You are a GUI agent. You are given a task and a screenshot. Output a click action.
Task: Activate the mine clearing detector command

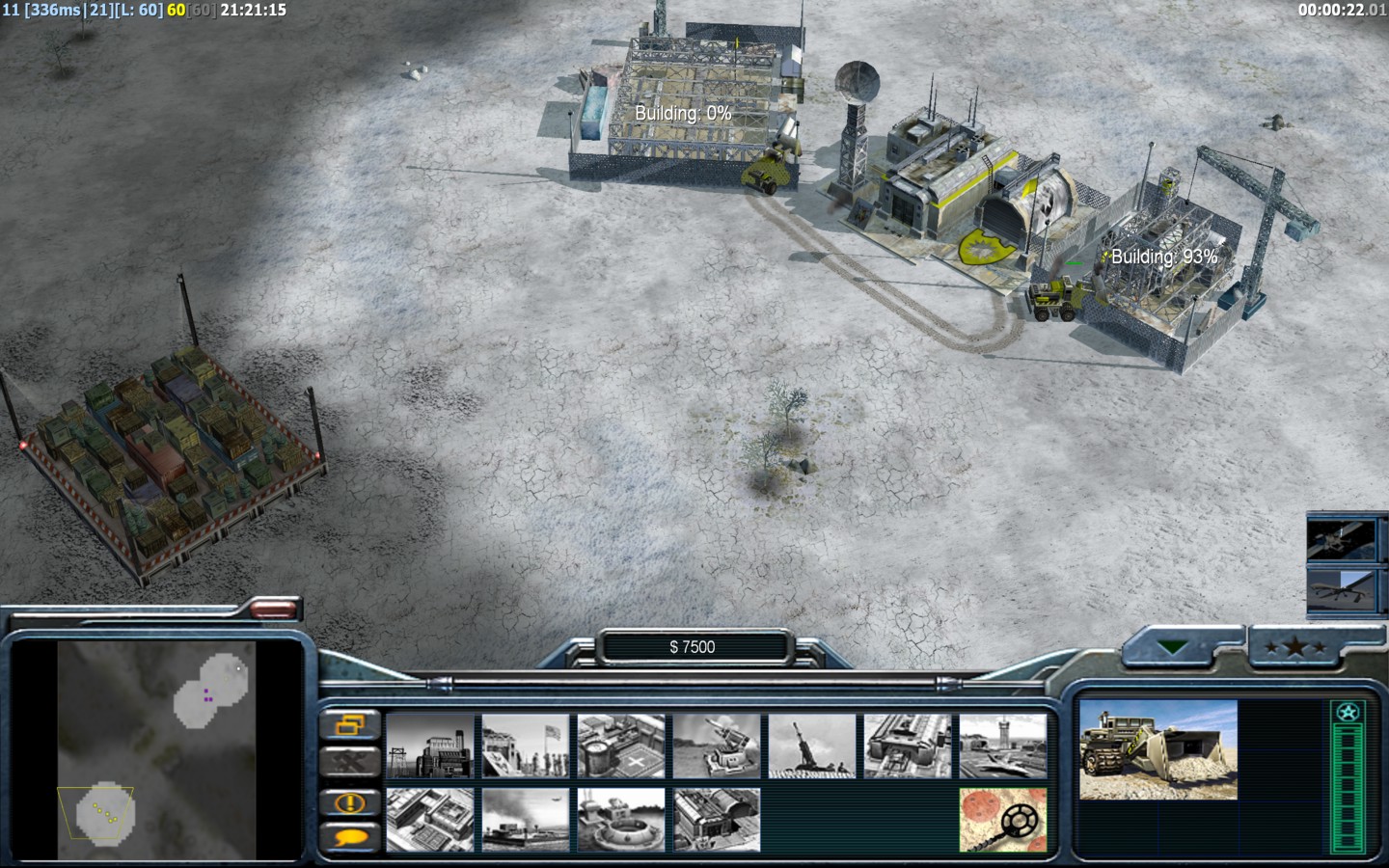pyautogui.click(x=1003, y=820)
